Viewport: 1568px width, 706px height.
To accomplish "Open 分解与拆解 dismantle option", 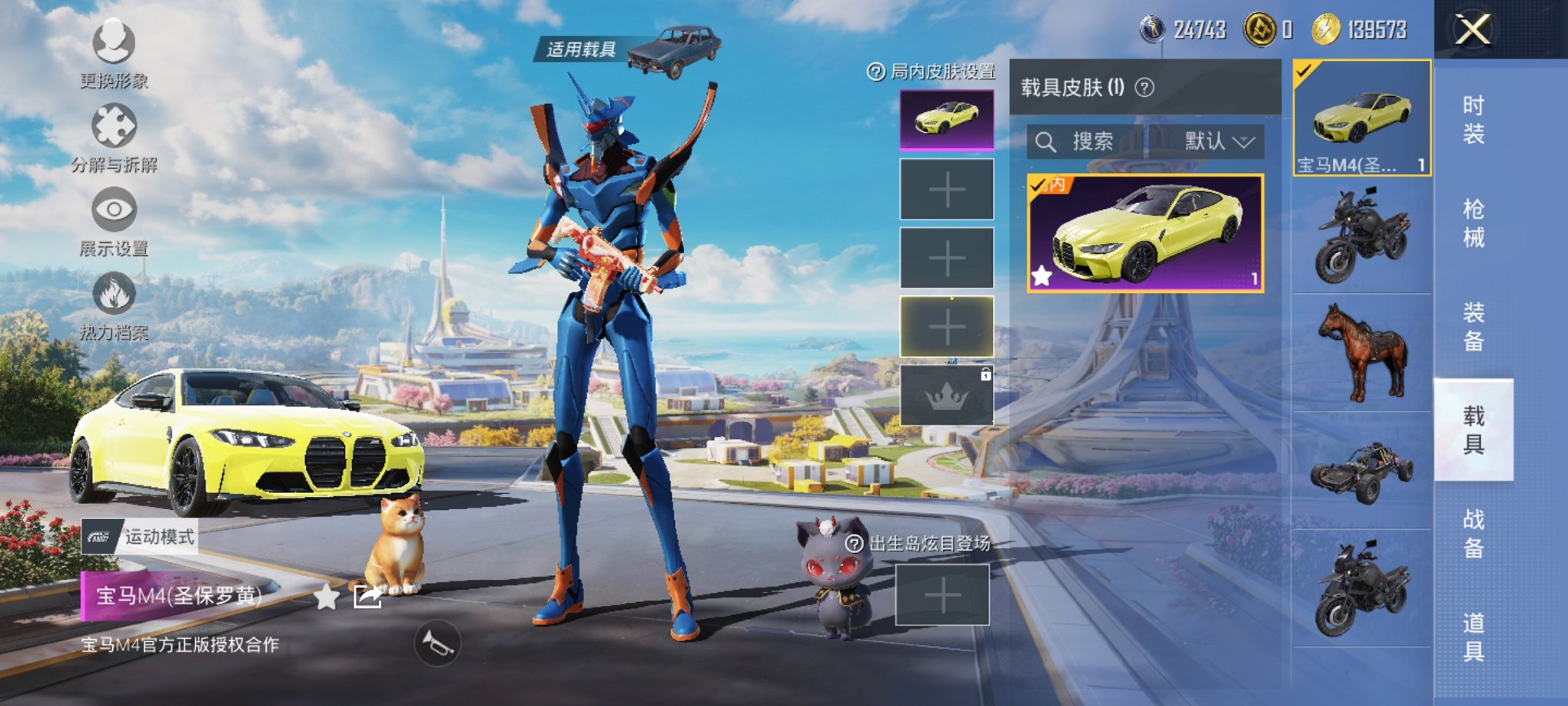I will 114,127.
